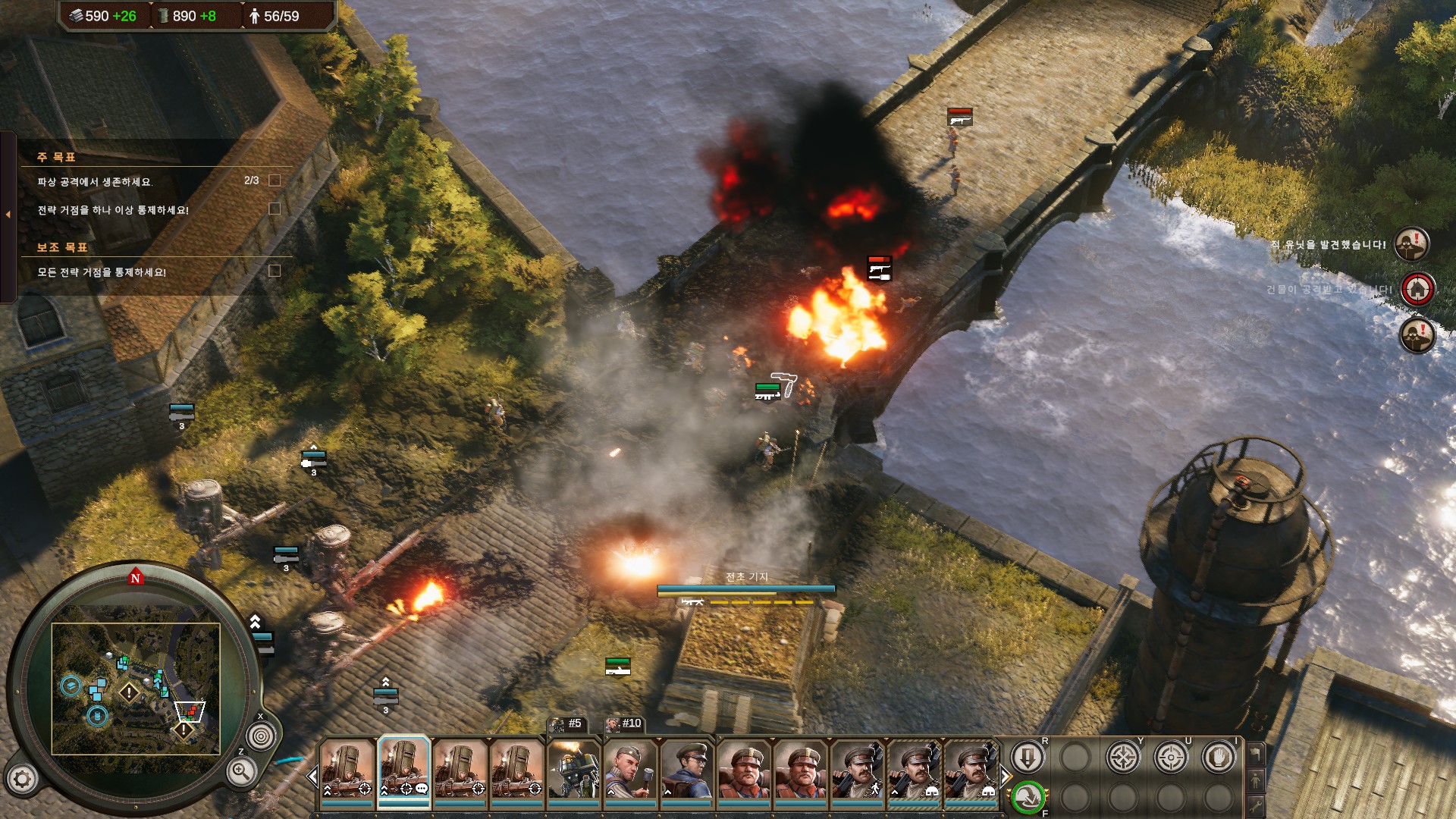
Task: Activate the green-ringed retreat command
Action: [1028, 797]
